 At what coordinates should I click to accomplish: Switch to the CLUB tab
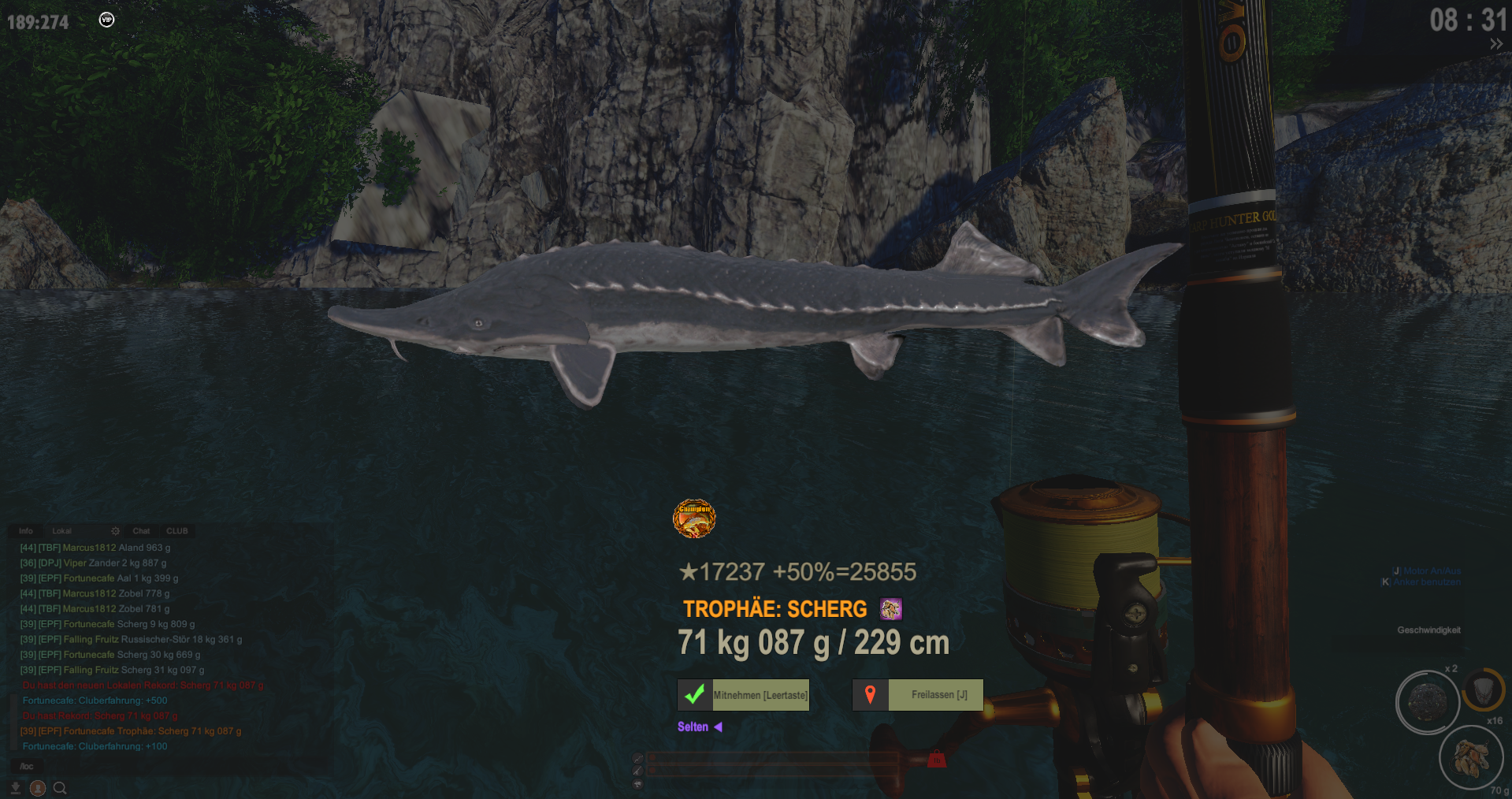coord(176,531)
